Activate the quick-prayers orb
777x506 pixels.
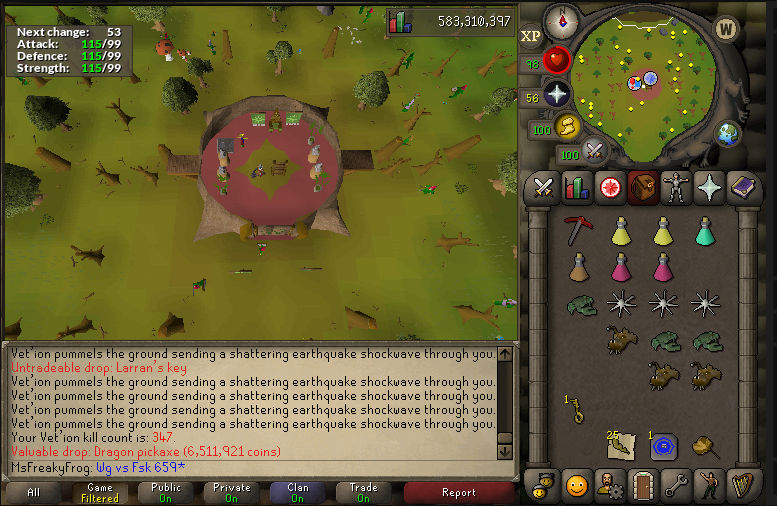[556, 95]
